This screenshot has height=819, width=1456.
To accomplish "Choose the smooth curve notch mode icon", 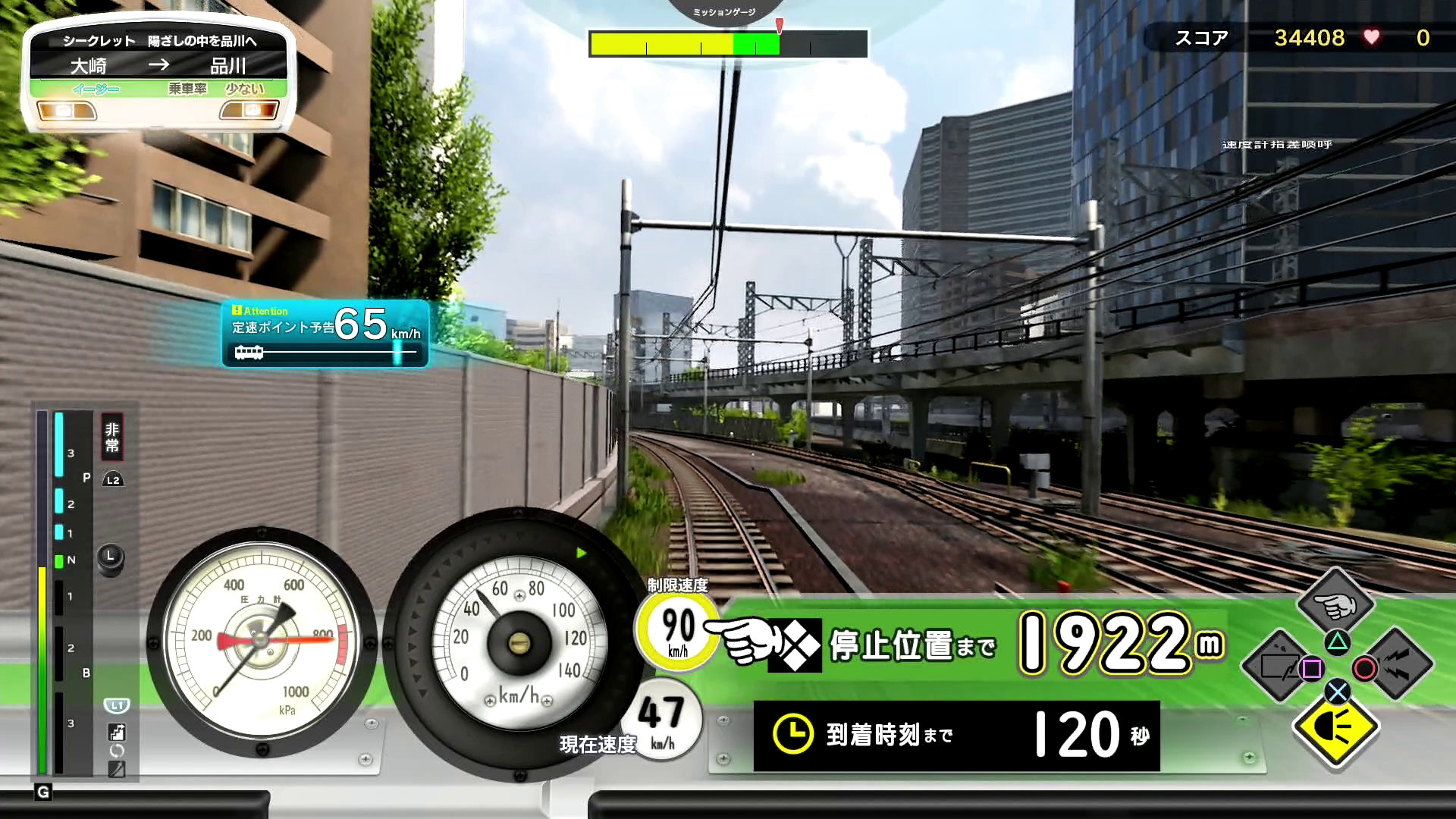I will (x=117, y=769).
